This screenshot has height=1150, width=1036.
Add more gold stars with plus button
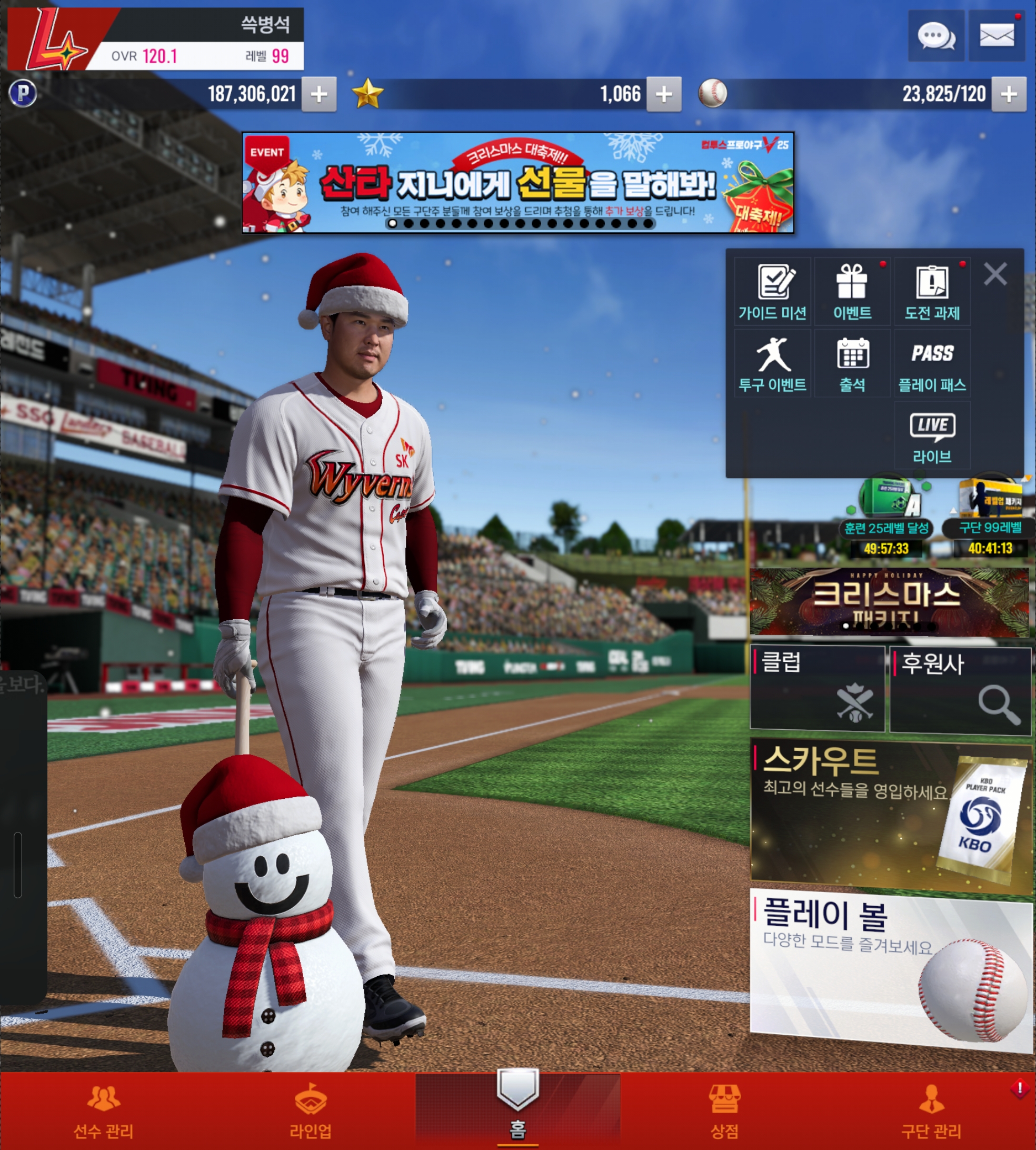(x=664, y=94)
